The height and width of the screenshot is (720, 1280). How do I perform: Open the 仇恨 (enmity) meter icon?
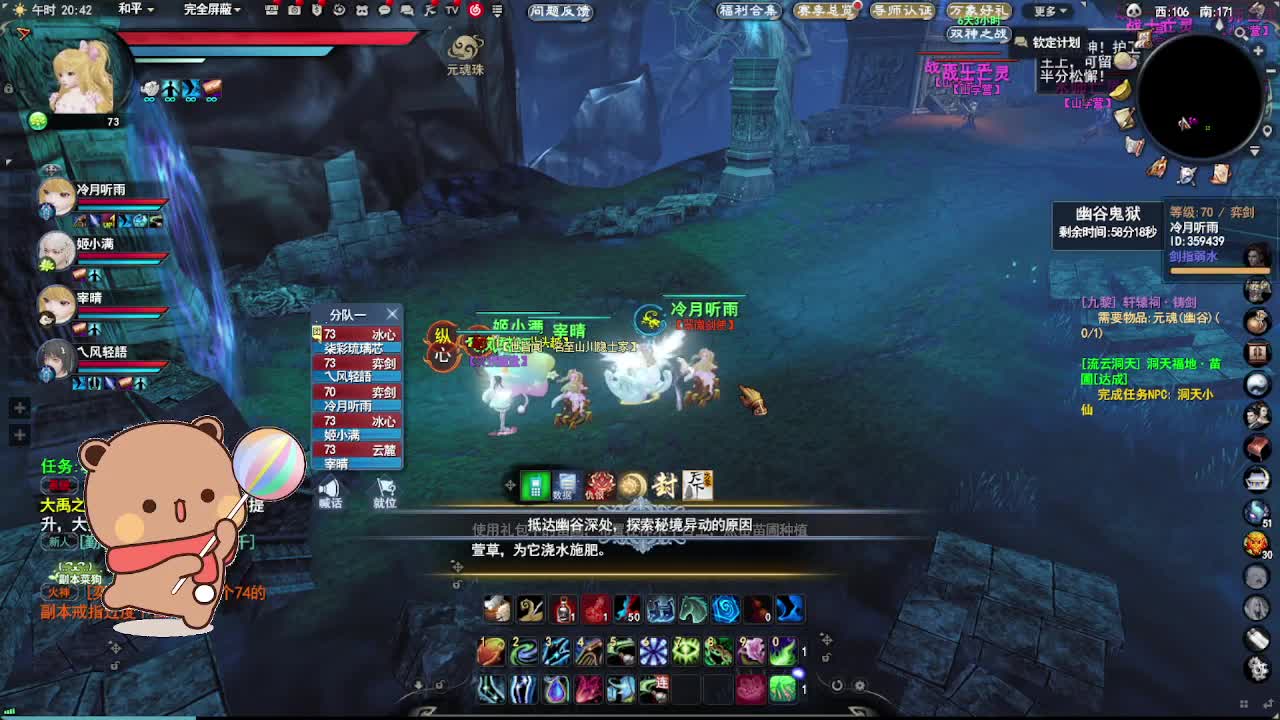point(597,485)
